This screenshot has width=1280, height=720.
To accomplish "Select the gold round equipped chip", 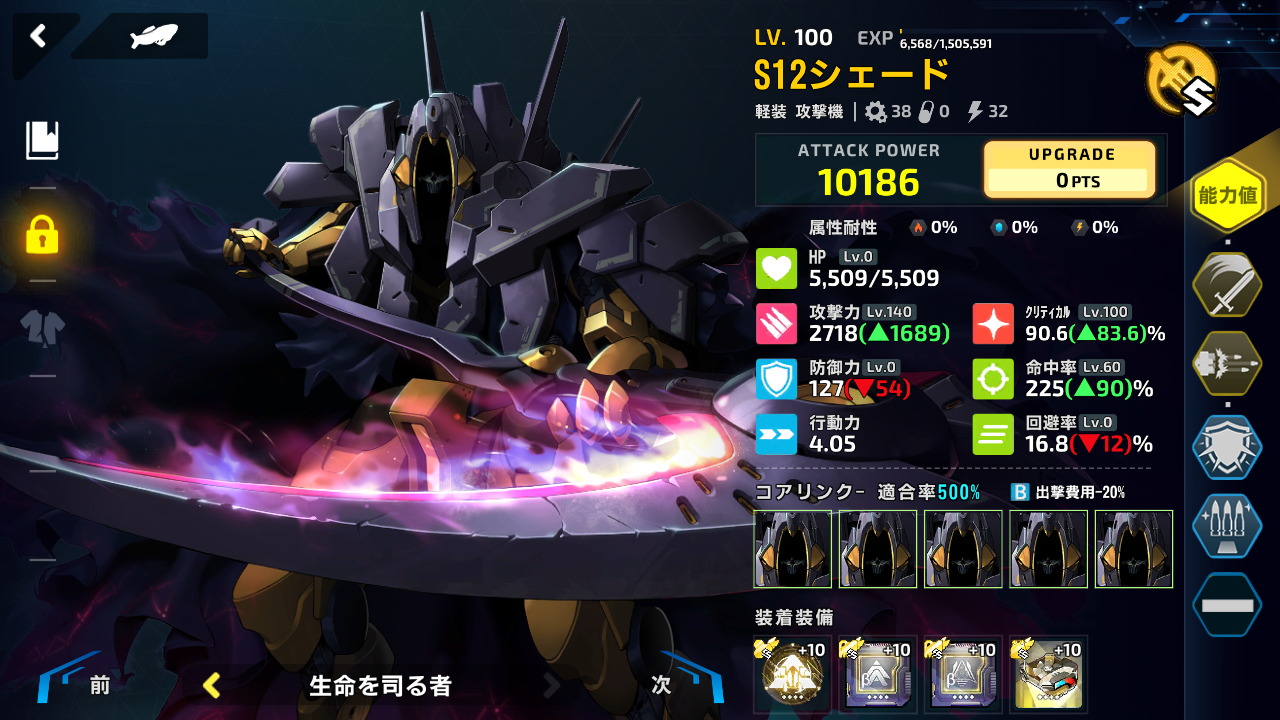I will (793, 675).
